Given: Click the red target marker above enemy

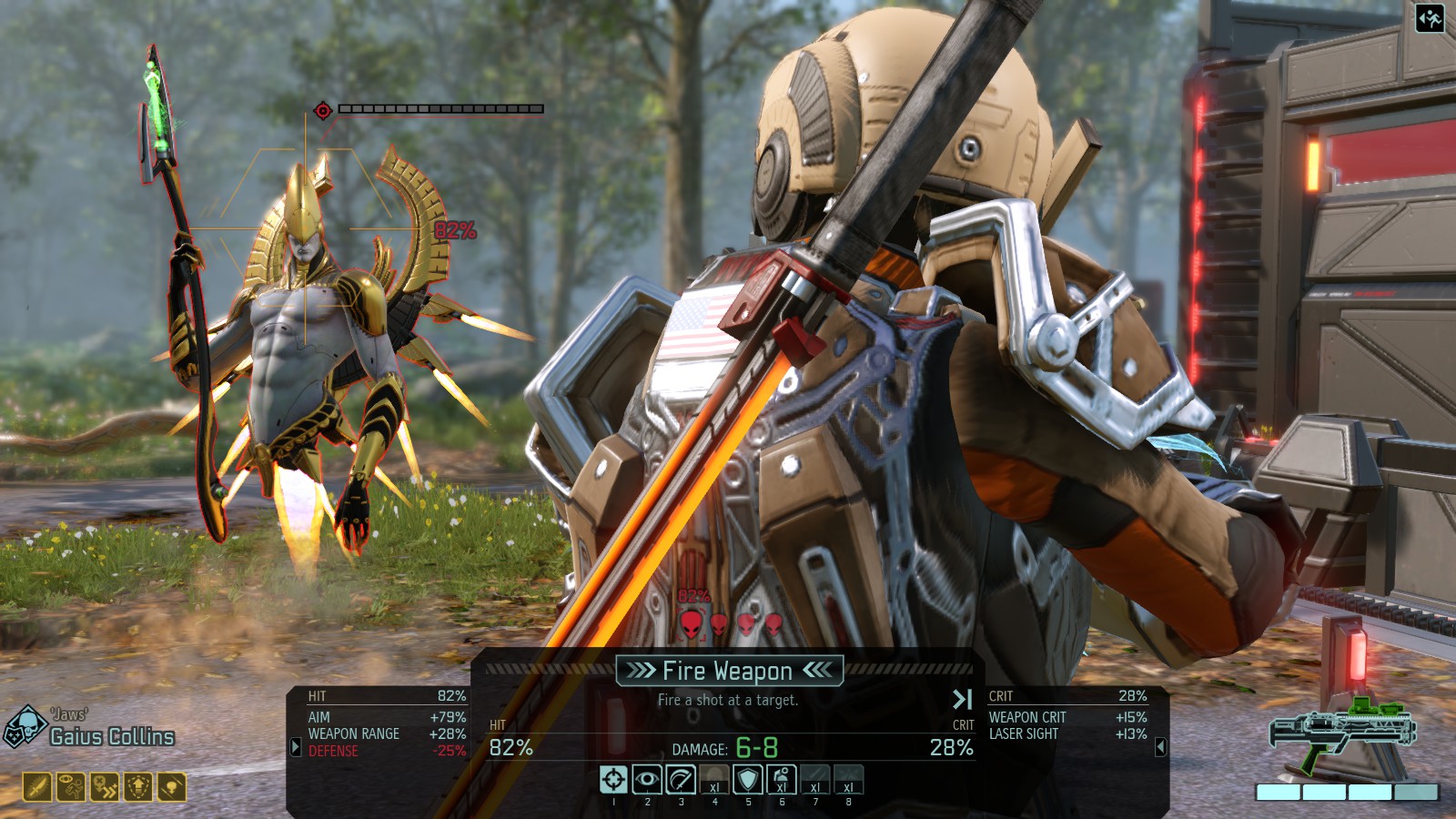Looking at the screenshot, I should point(322,110).
